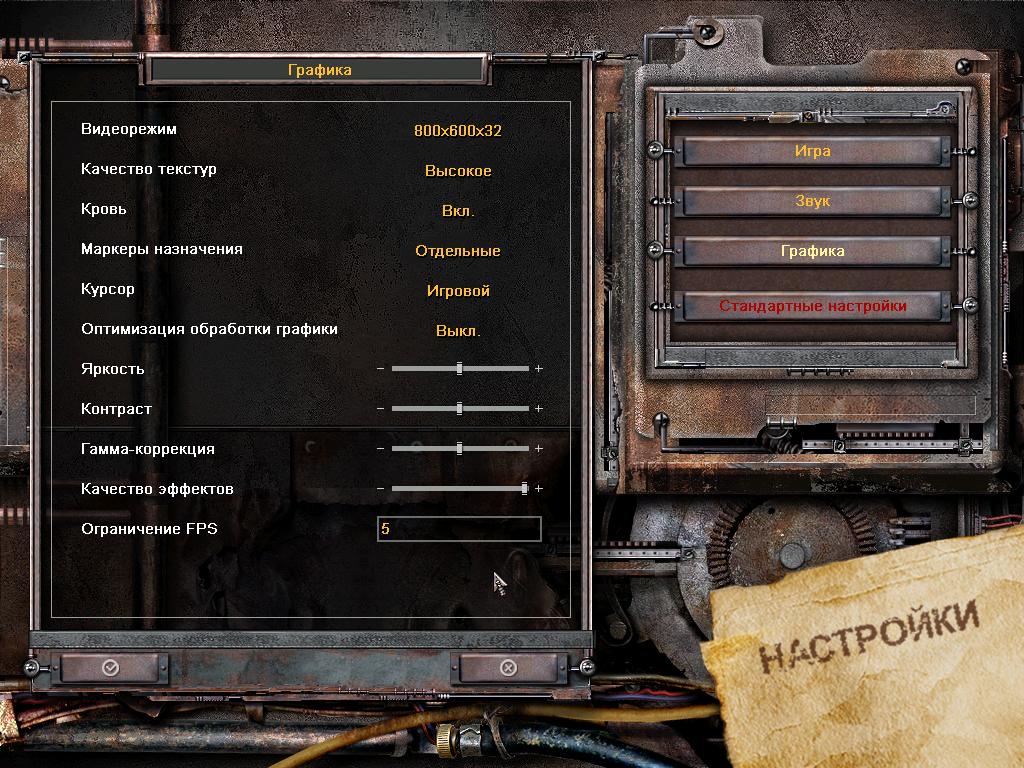Viewport: 1024px width, 768px height.
Task: Open the Игра settings section
Action: pyautogui.click(x=812, y=152)
